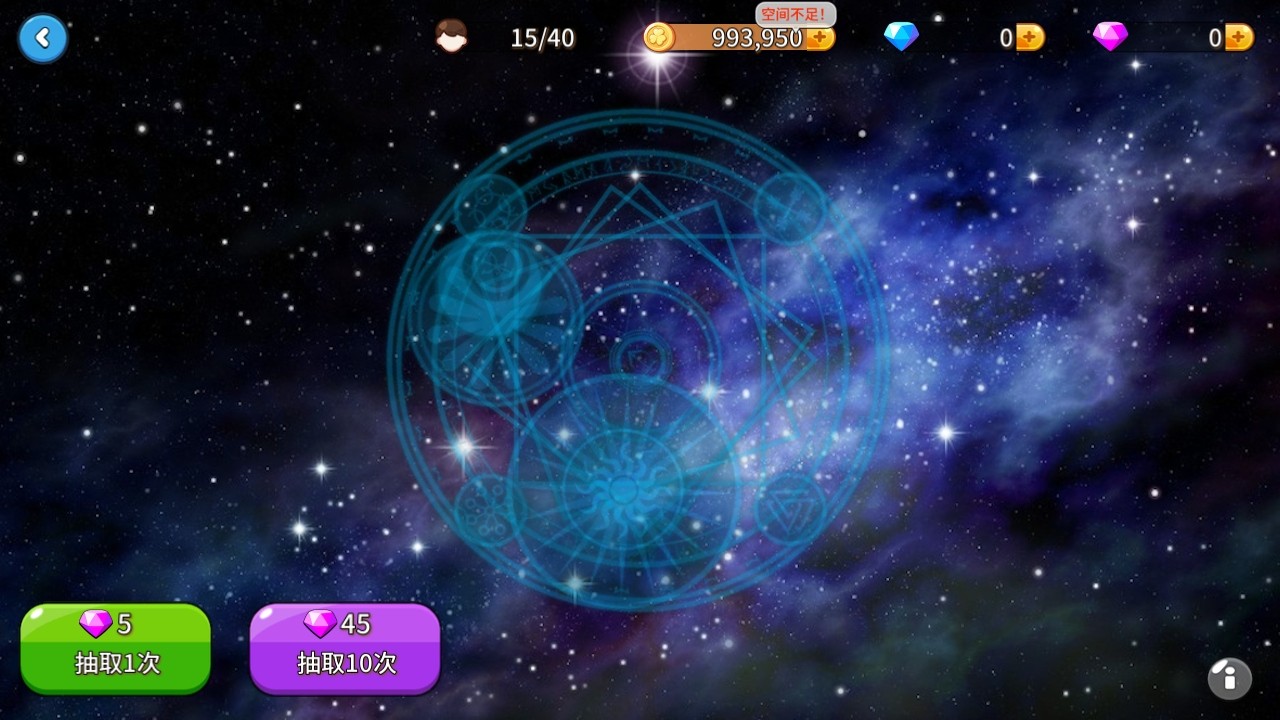Click the plus button beside the gold balance
Viewport: 1280px width, 720px height.
click(x=820, y=39)
